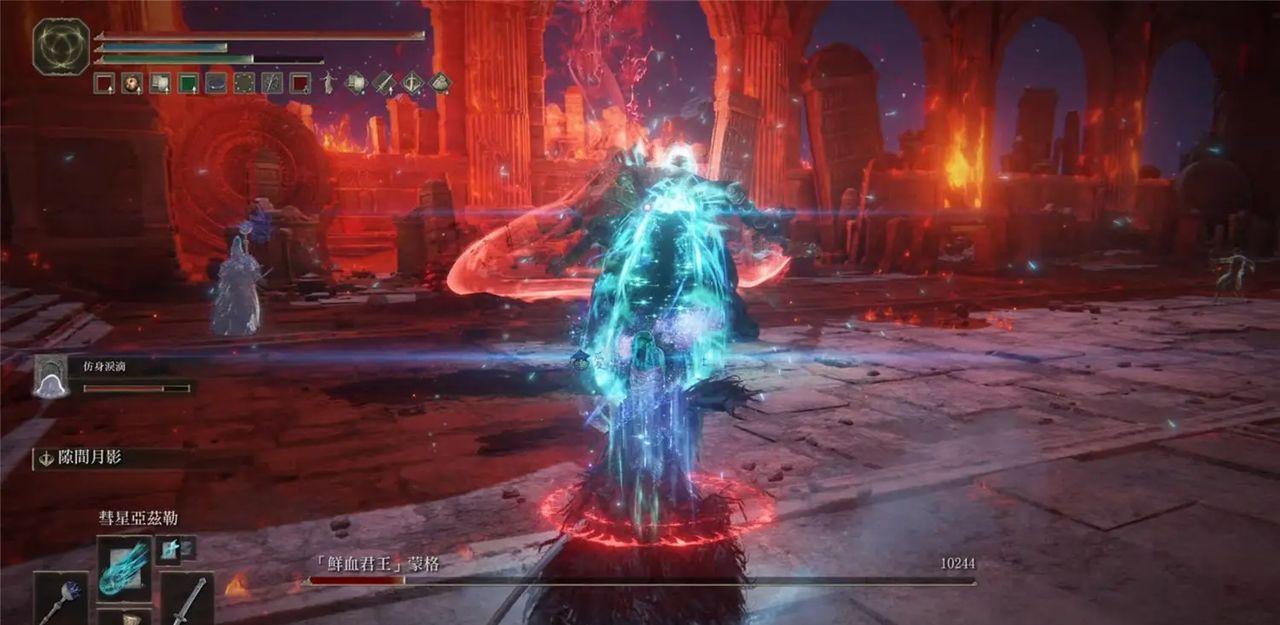Image resolution: width=1280 pixels, height=625 pixels.
Task: Select the Comet Azur (彗星亞茲勒) spell slot
Action: 125,567
